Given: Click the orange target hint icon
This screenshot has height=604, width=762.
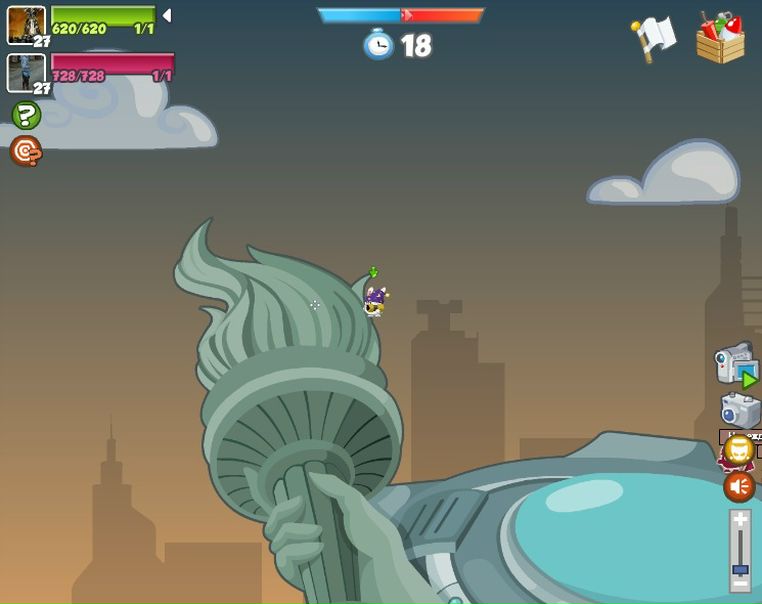Looking at the screenshot, I should [x=26, y=151].
